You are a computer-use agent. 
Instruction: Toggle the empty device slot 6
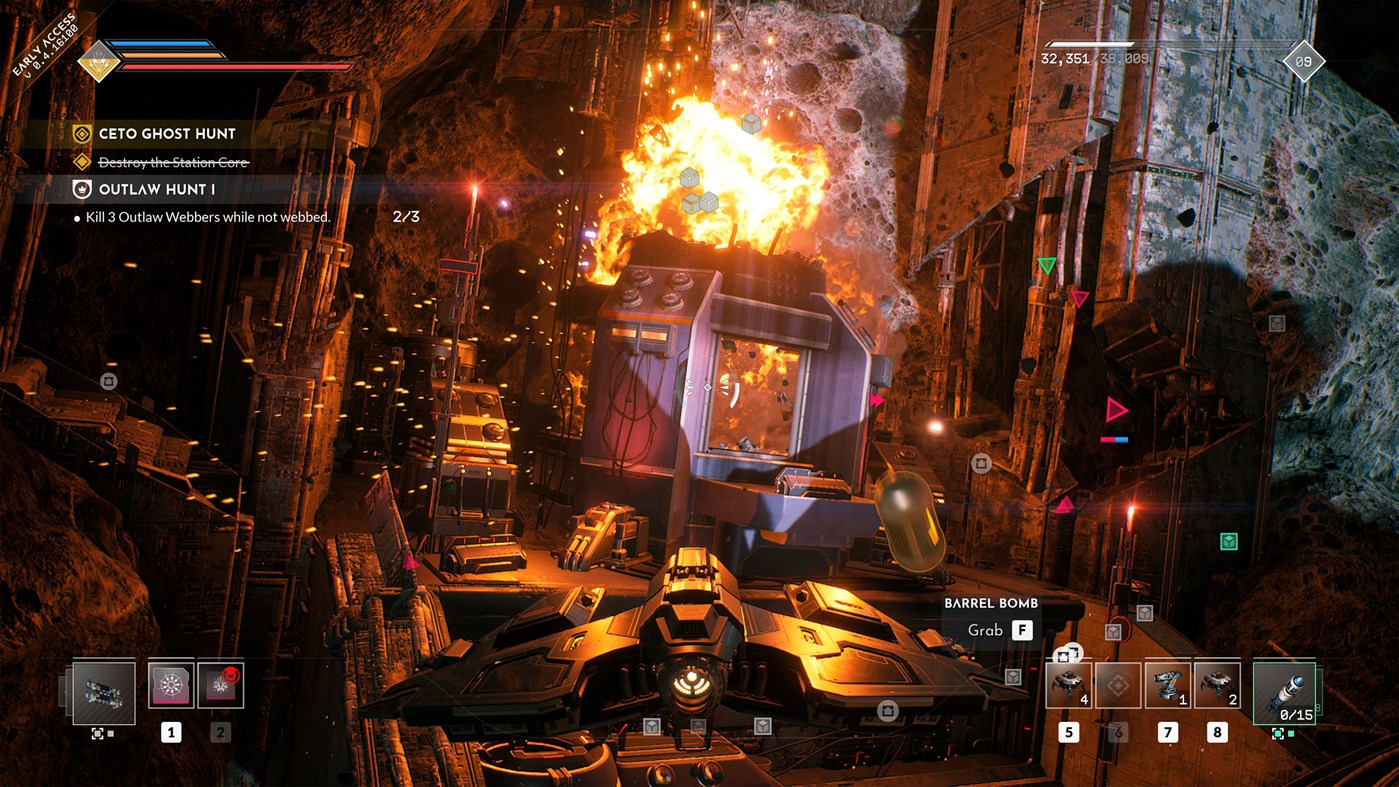point(1116,684)
